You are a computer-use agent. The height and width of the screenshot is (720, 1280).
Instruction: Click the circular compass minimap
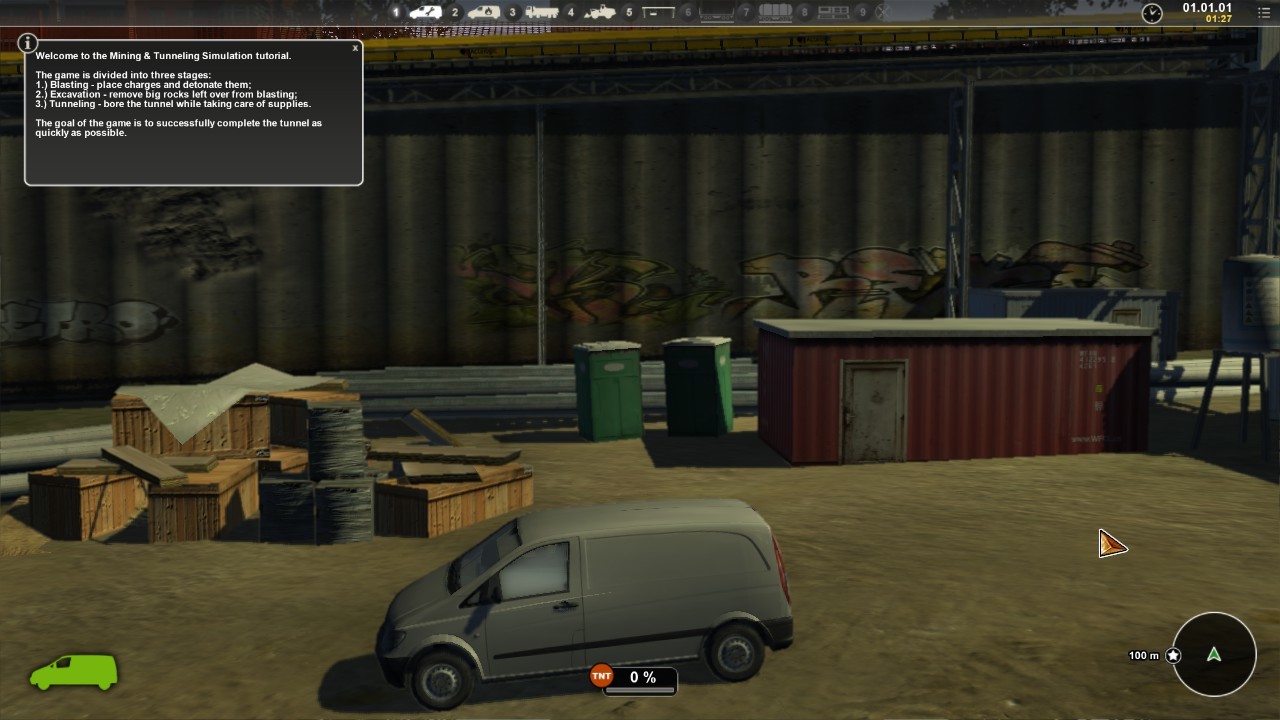point(1214,655)
